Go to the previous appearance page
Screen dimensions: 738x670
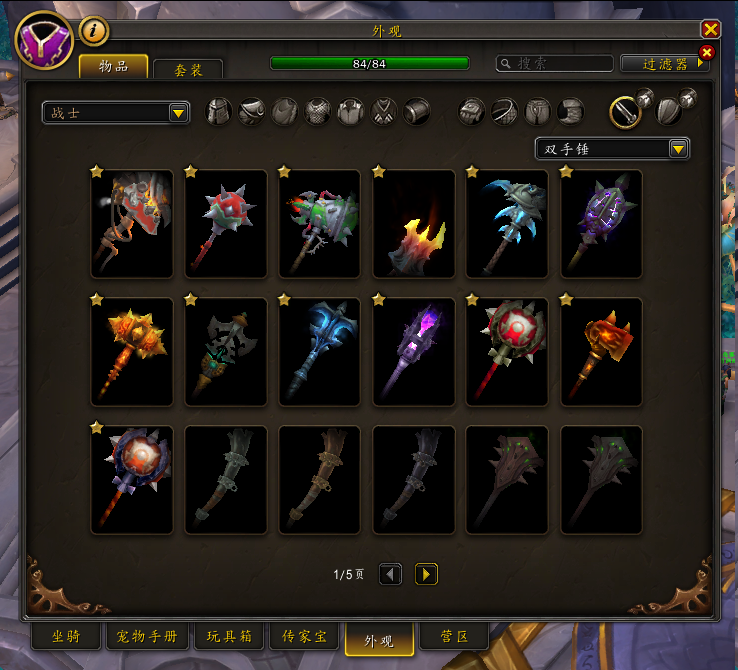coord(390,574)
